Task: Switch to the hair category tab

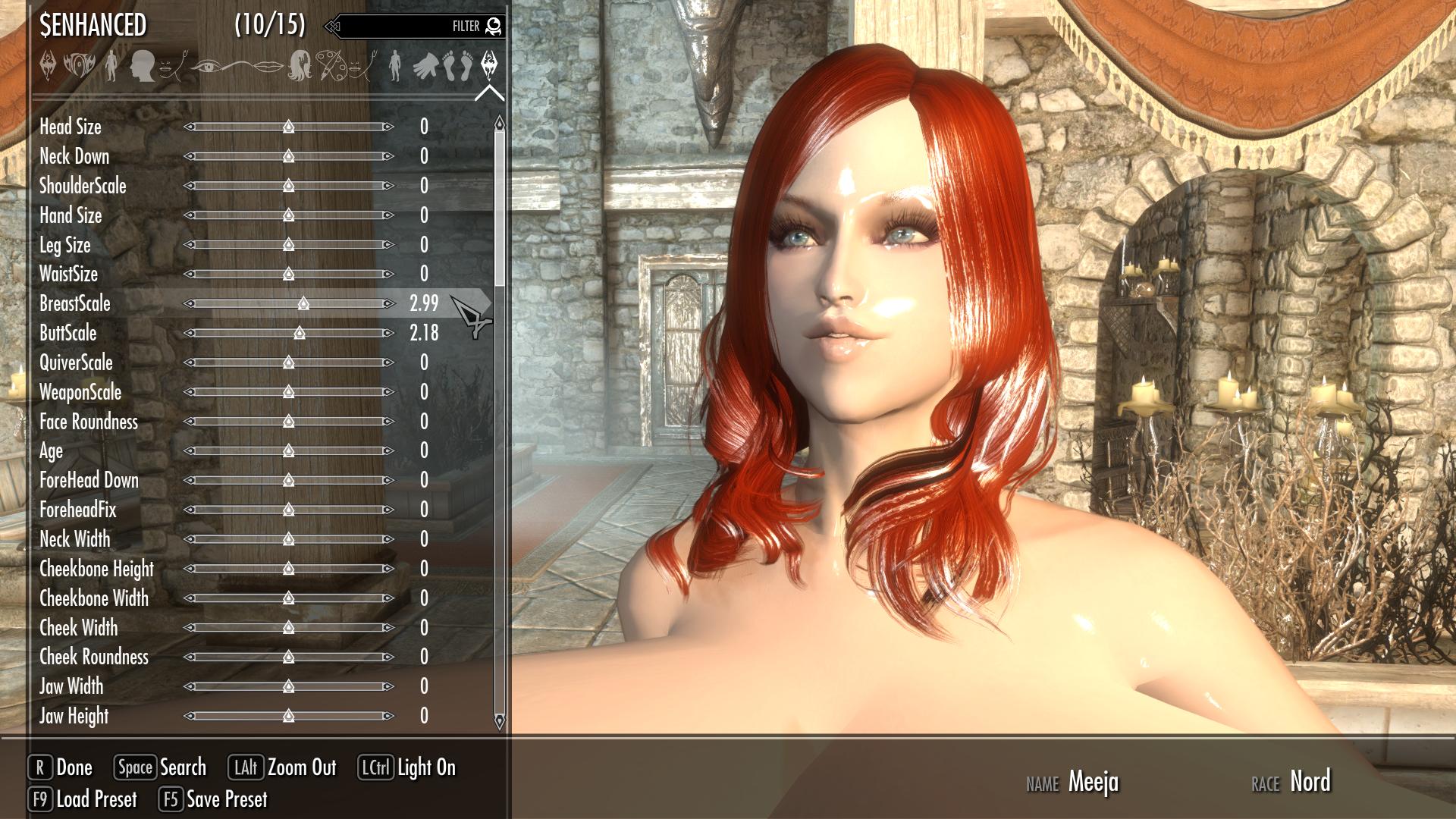Action: pos(300,67)
